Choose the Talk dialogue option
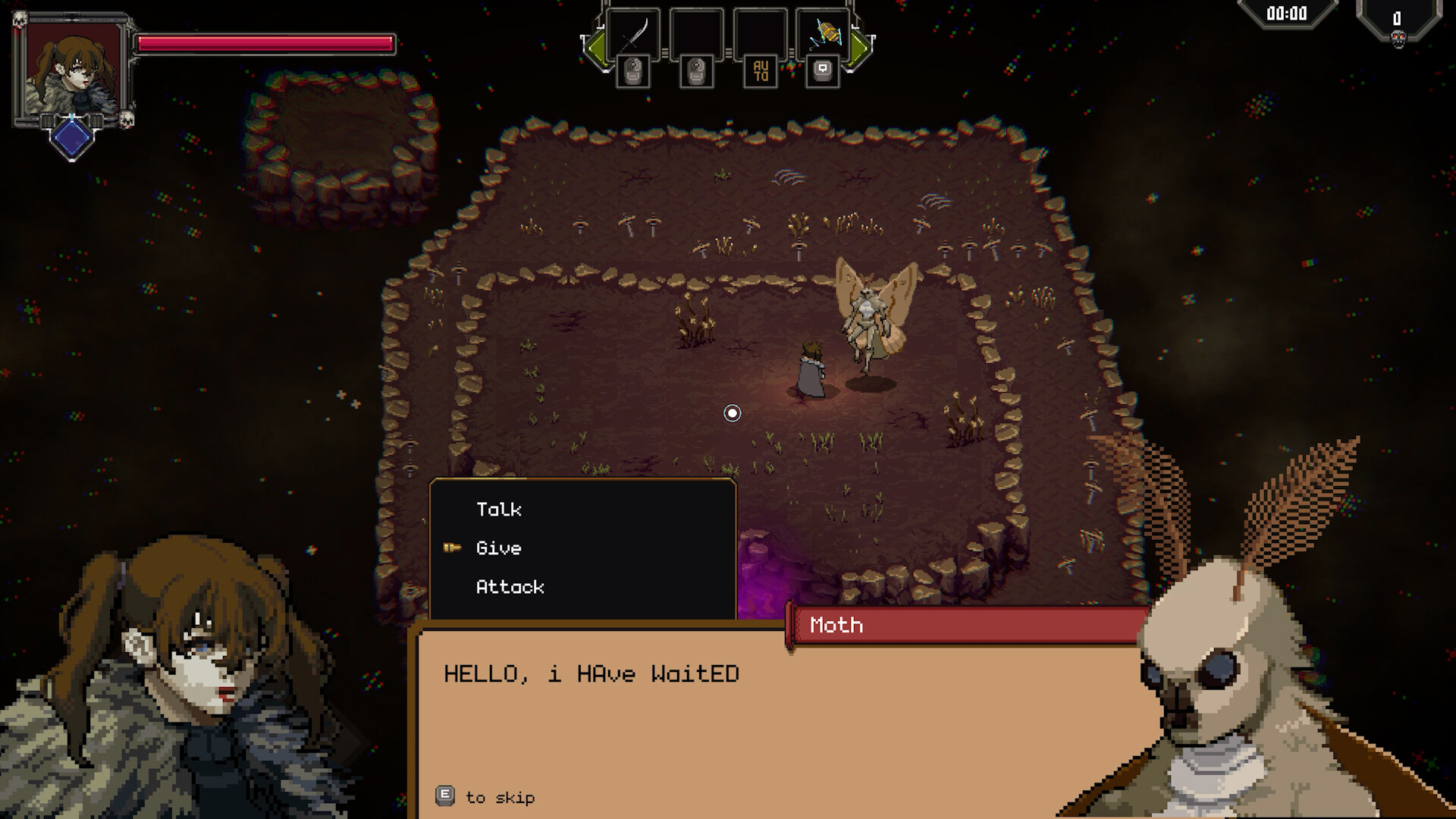Screen dimensions: 1456x819 point(499,510)
